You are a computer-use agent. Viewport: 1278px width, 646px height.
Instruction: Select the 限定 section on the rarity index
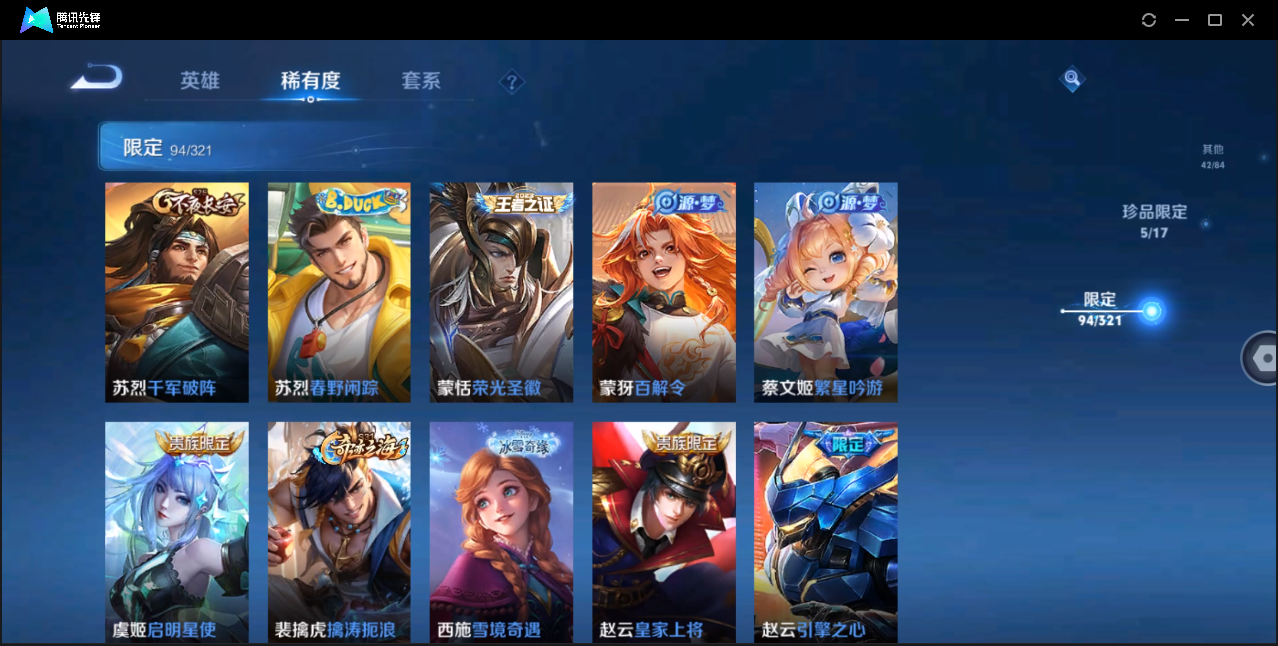[1100, 309]
